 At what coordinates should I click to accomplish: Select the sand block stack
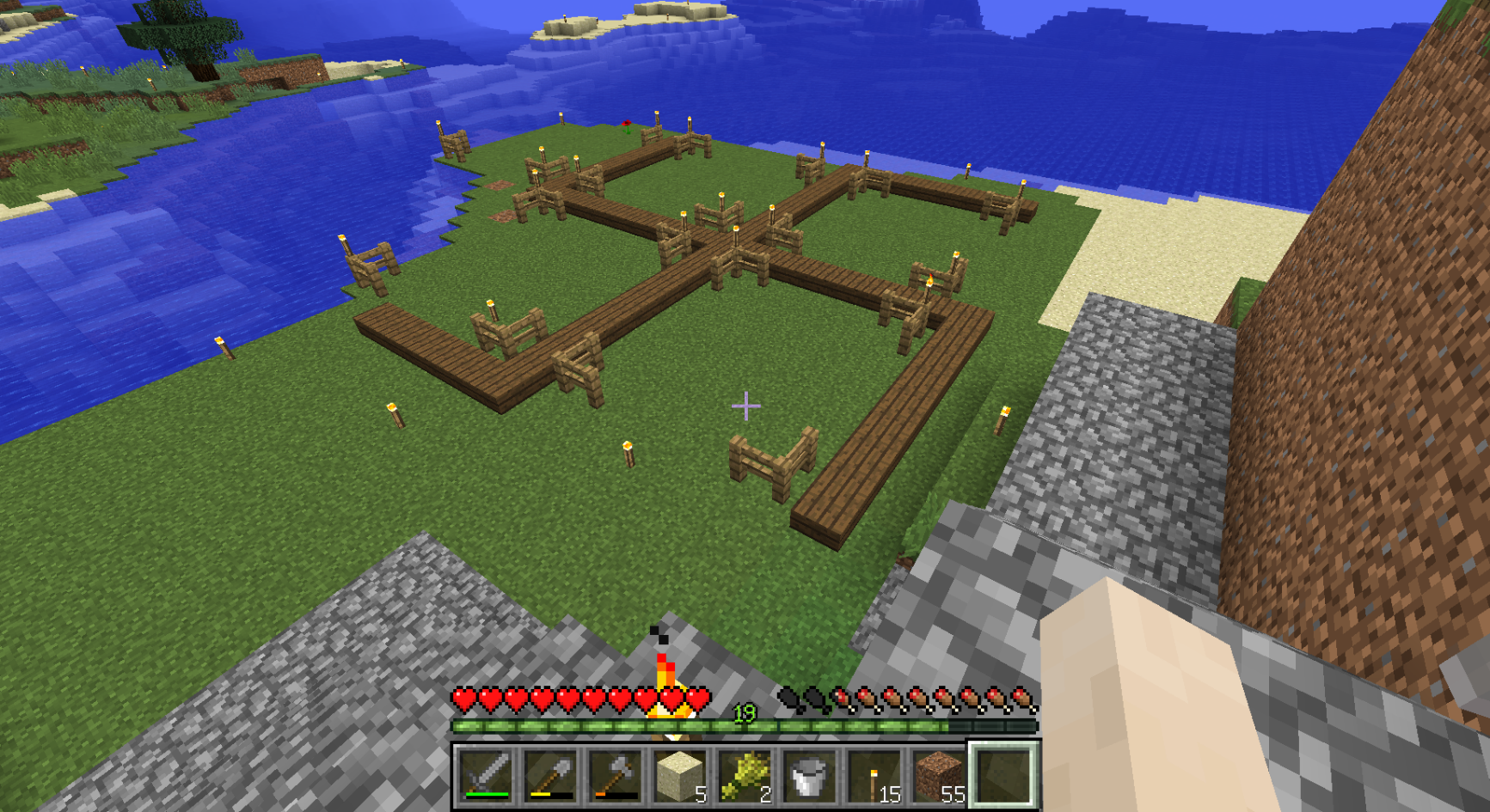point(680,774)
